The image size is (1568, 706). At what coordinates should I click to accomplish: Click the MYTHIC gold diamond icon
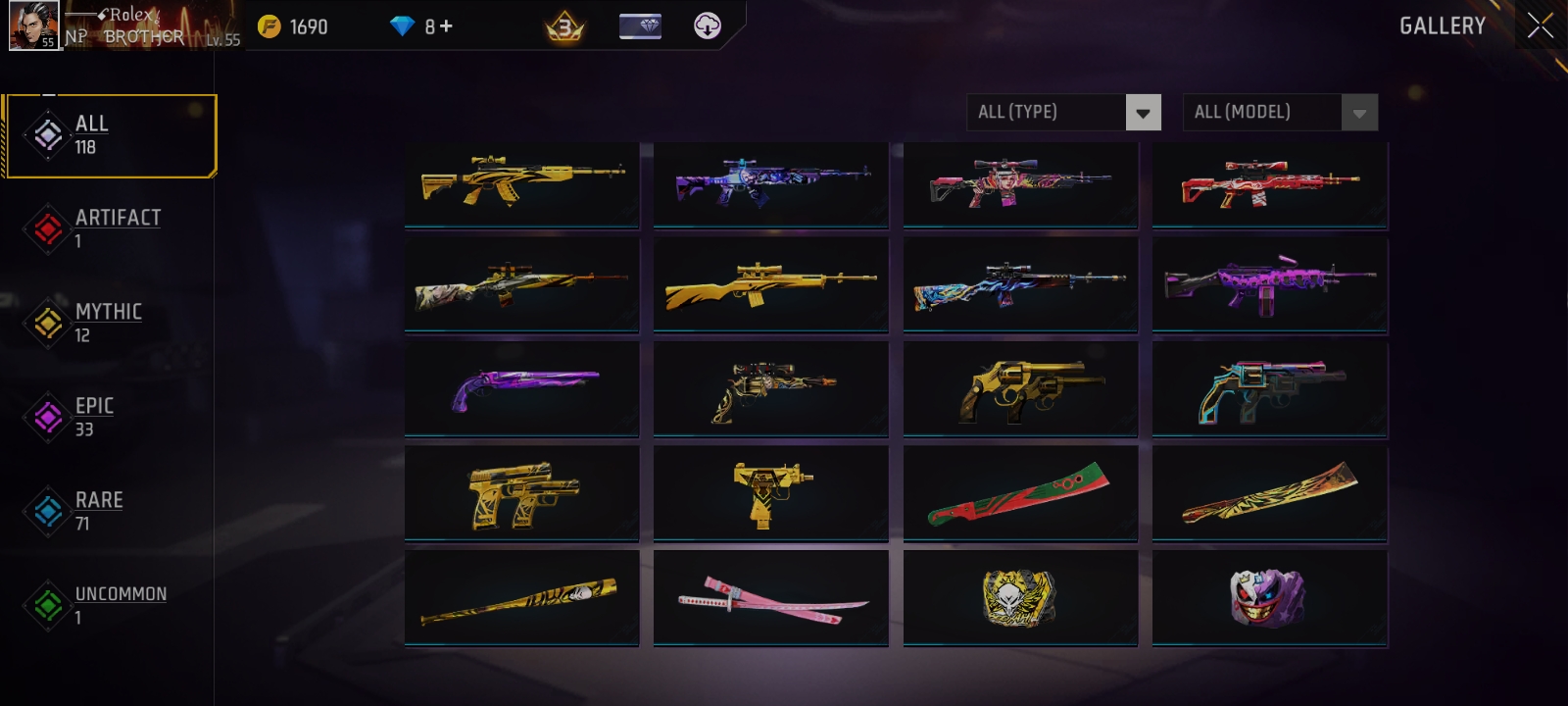tap(47, 324)
